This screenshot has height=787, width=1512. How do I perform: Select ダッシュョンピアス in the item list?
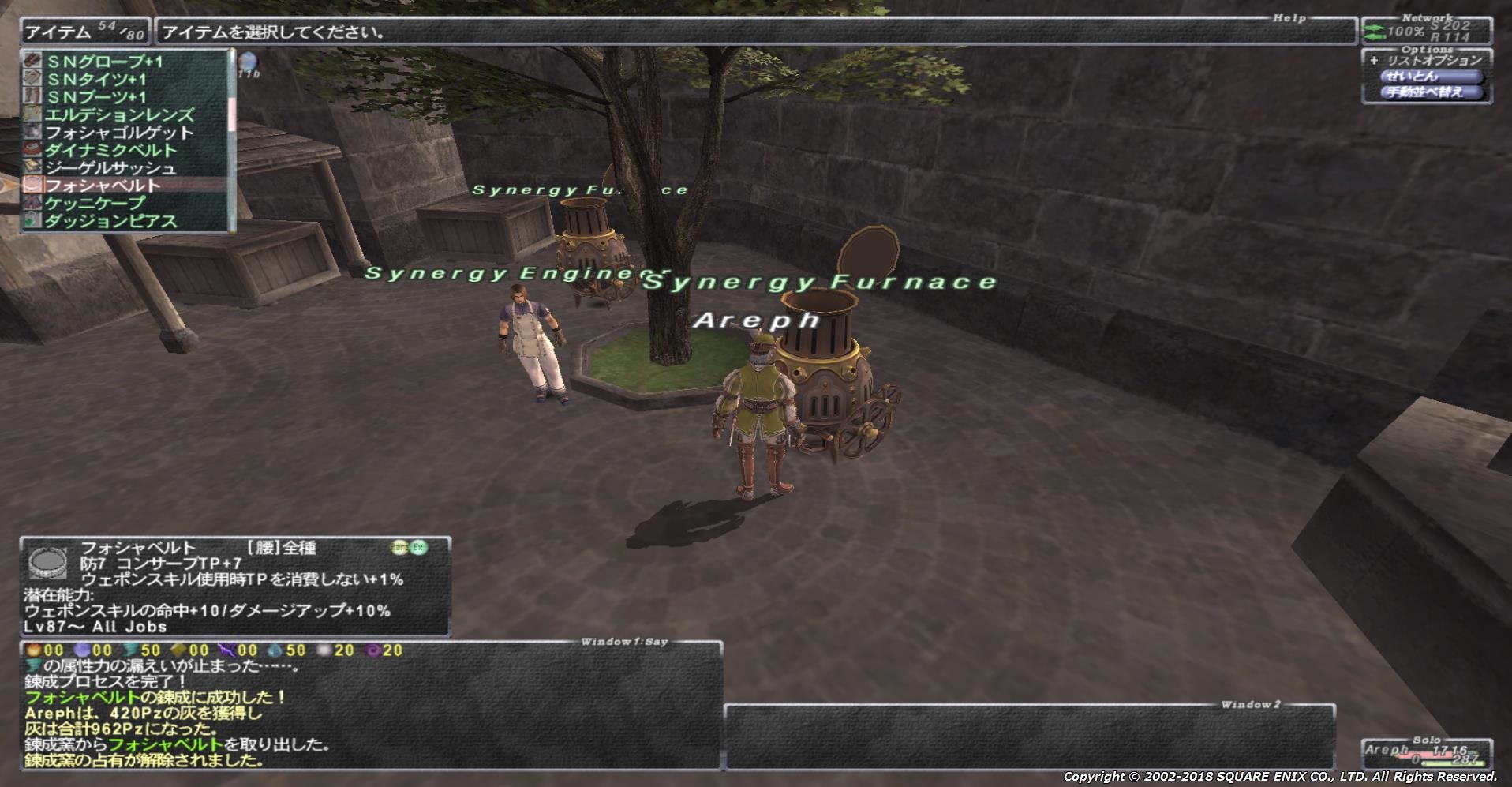pyautogui.click(x=110, y=221)
